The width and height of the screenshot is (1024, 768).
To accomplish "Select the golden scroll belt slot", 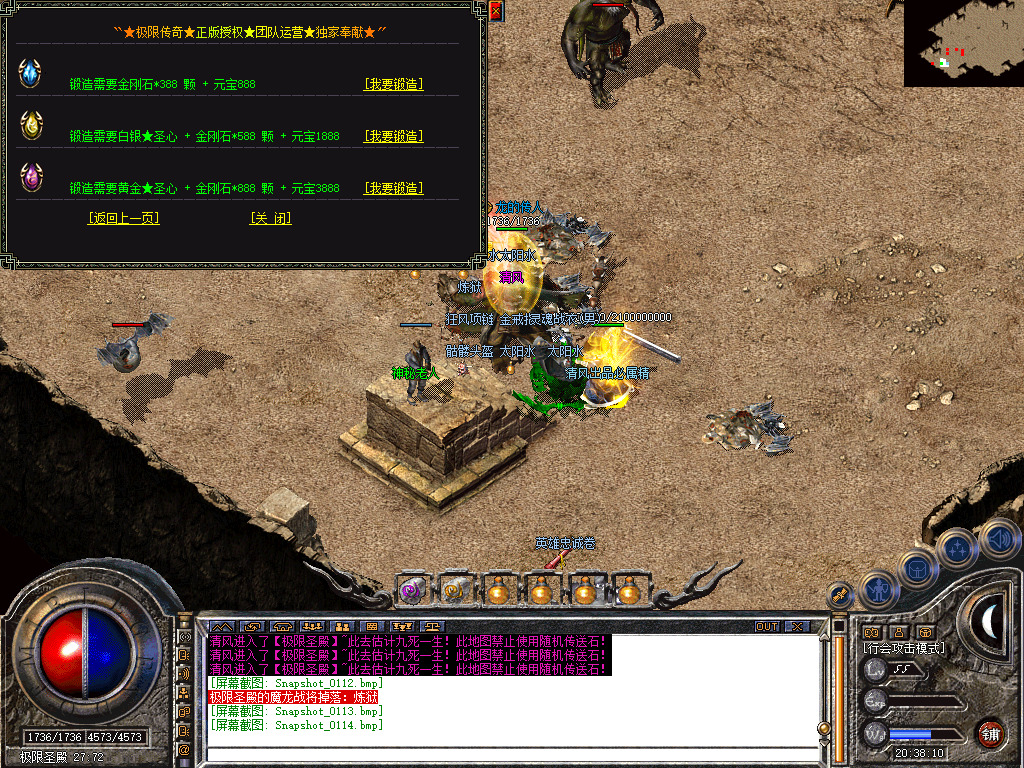I will pos(455,591).
